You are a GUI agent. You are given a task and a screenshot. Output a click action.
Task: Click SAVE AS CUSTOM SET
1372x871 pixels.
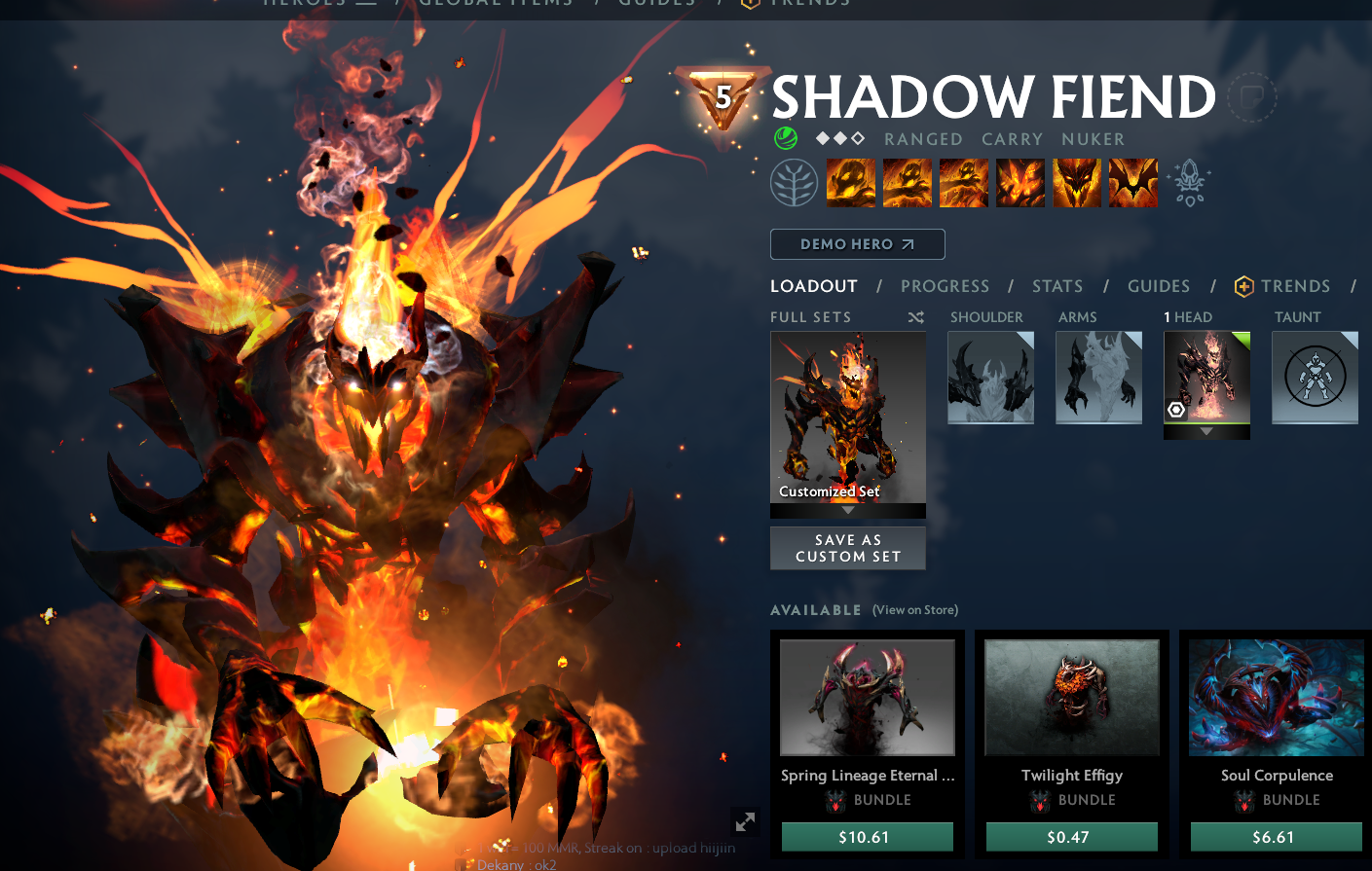coord(847,548)
